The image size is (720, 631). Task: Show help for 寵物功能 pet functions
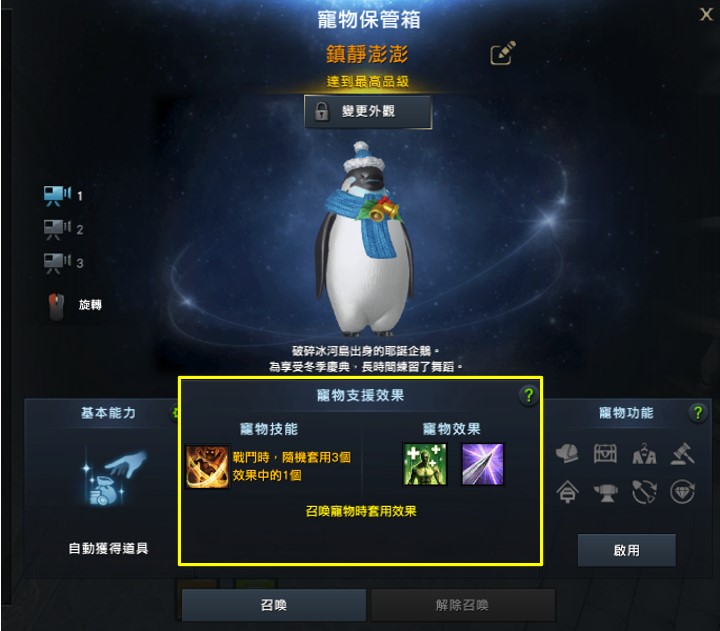(x=697, y=413)
